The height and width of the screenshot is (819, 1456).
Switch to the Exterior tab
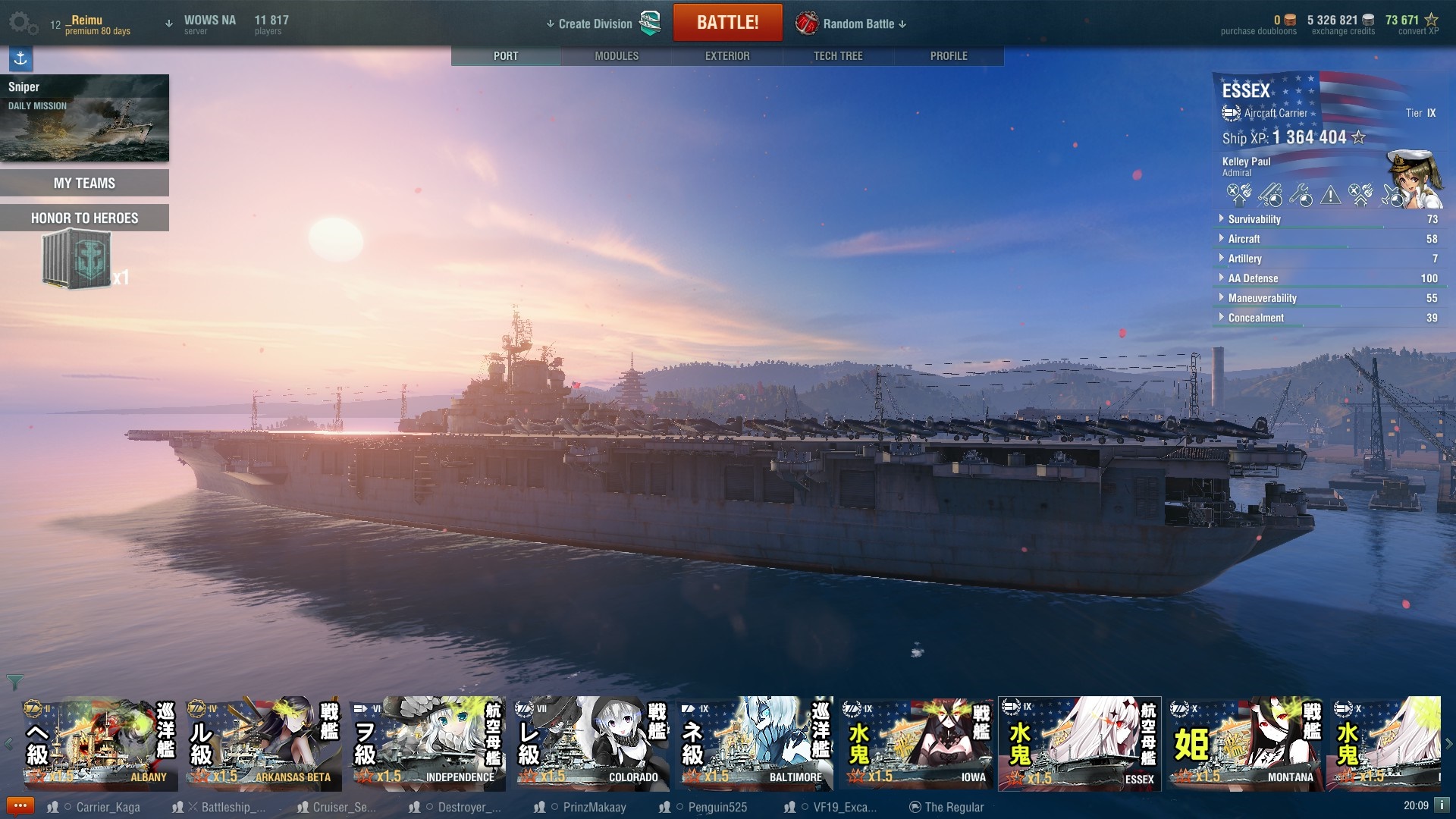coord(726,56)
